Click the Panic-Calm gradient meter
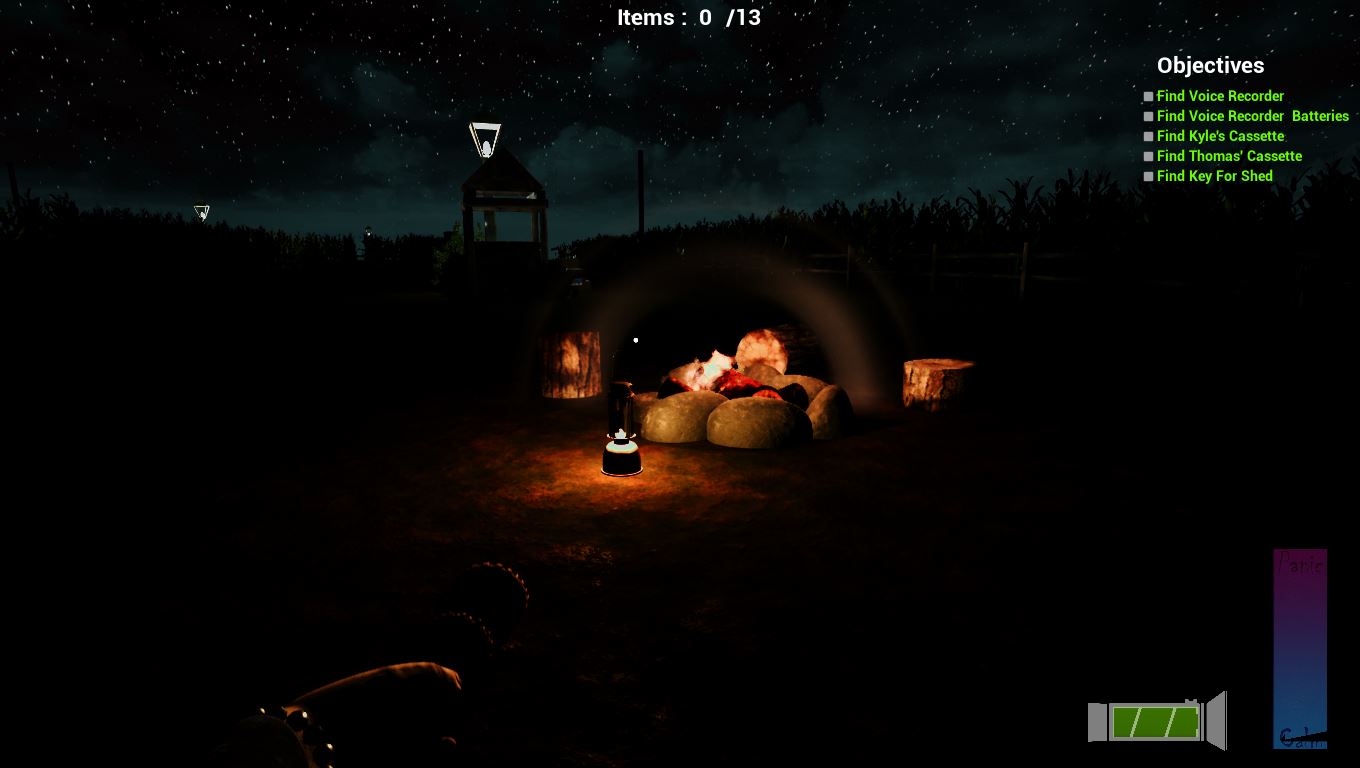 1300,650
